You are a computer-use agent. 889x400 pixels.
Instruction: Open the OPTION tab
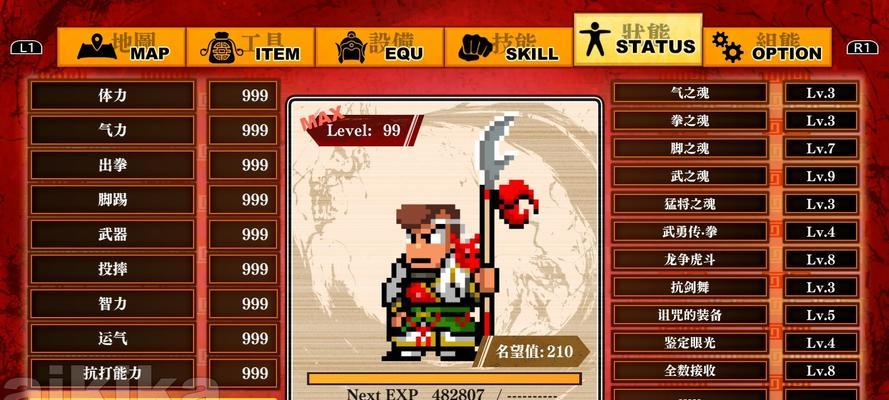[768, 47]
